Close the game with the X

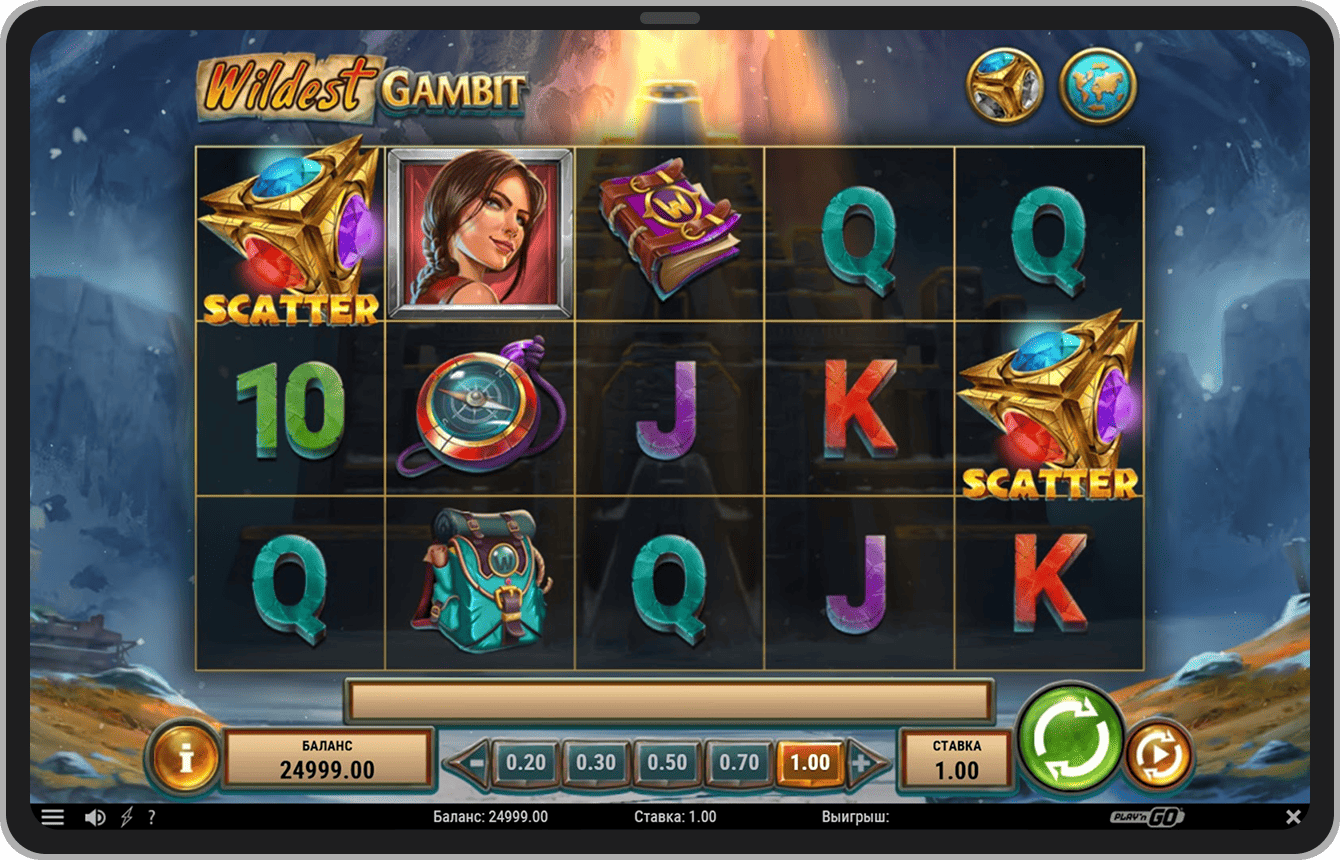[1294, 817]
